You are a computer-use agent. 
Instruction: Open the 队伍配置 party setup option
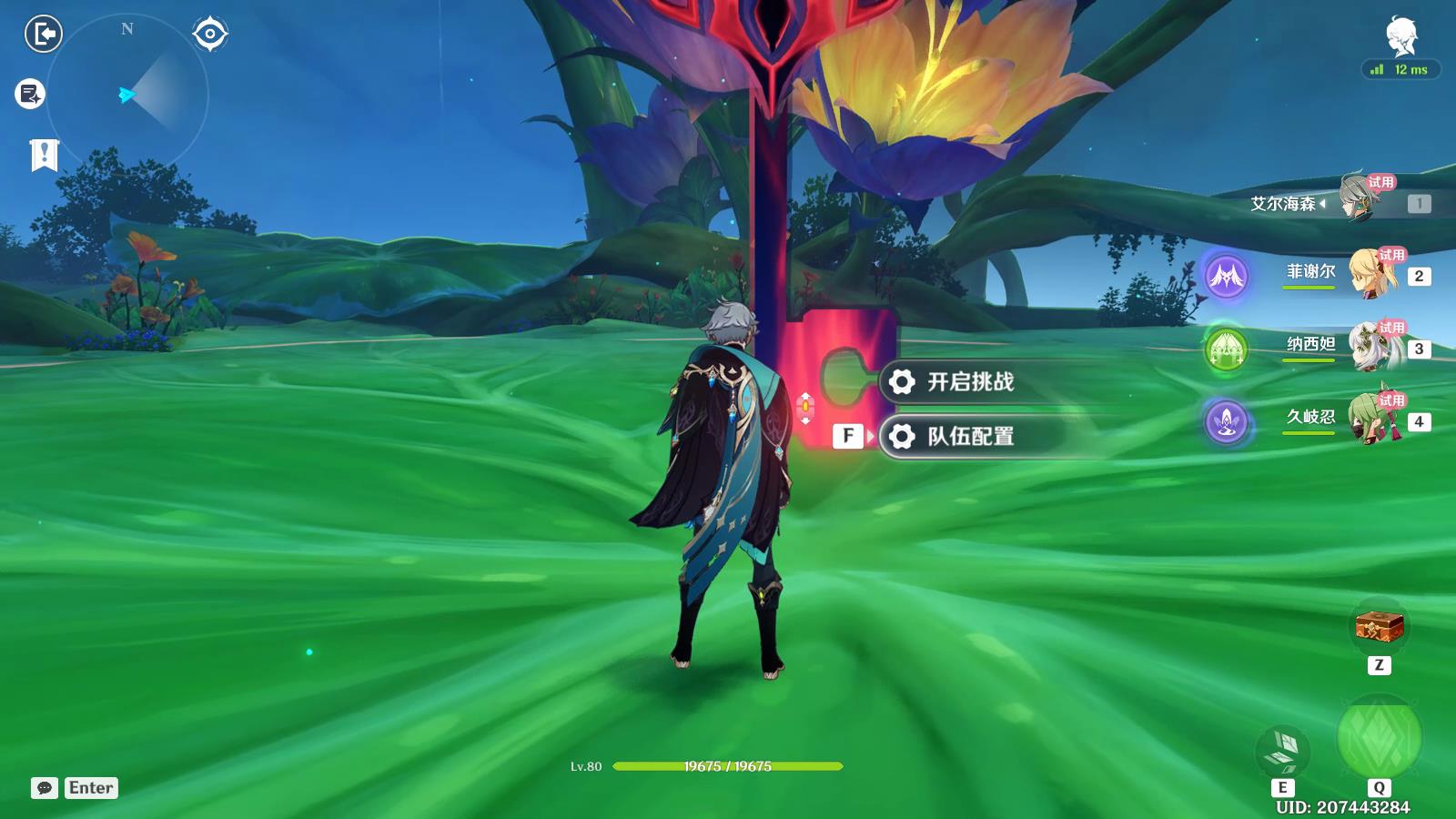969,437
